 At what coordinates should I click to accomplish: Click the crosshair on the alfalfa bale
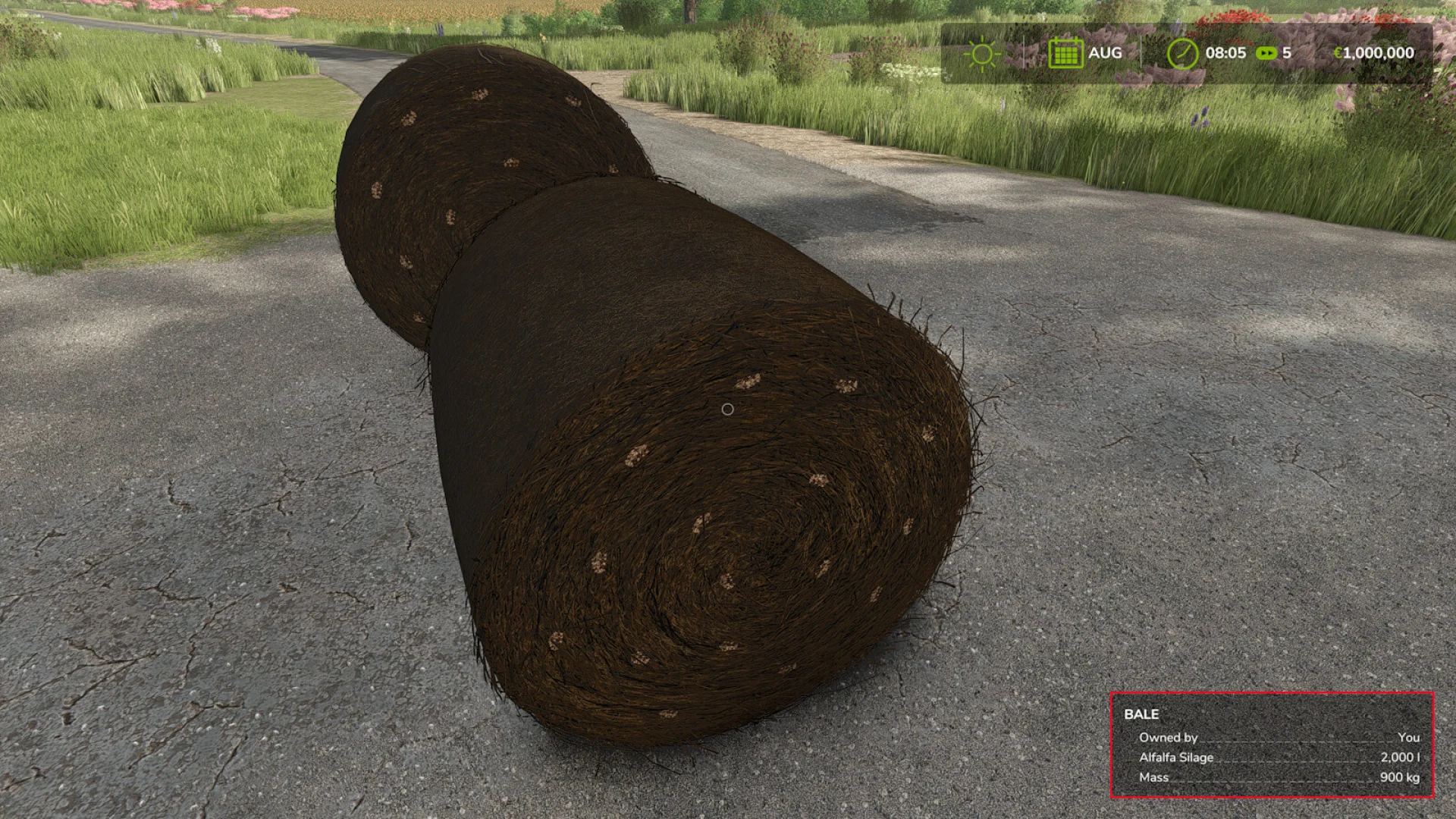click(729, 408)
